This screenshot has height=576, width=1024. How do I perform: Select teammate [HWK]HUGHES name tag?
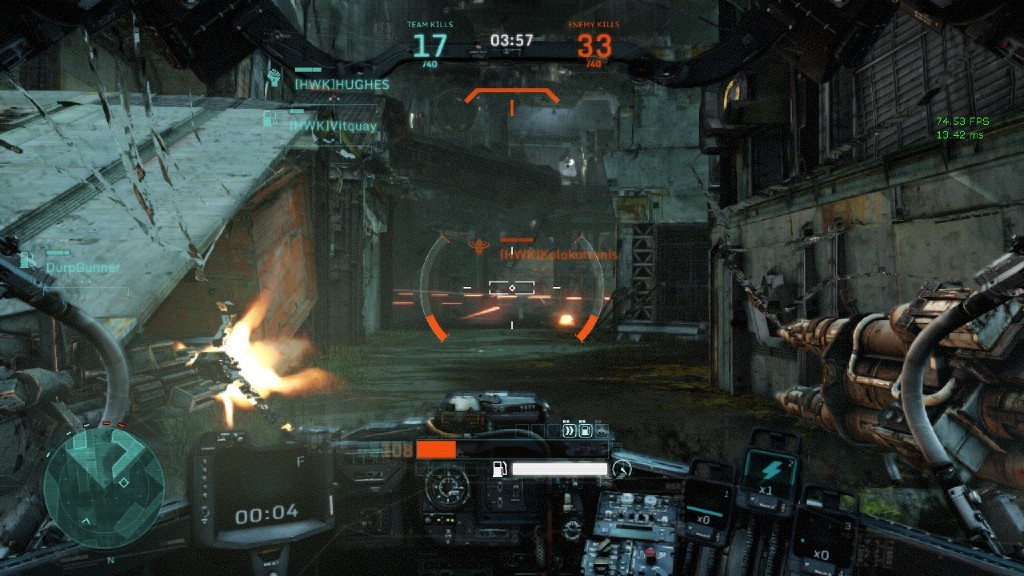(340, 85)
